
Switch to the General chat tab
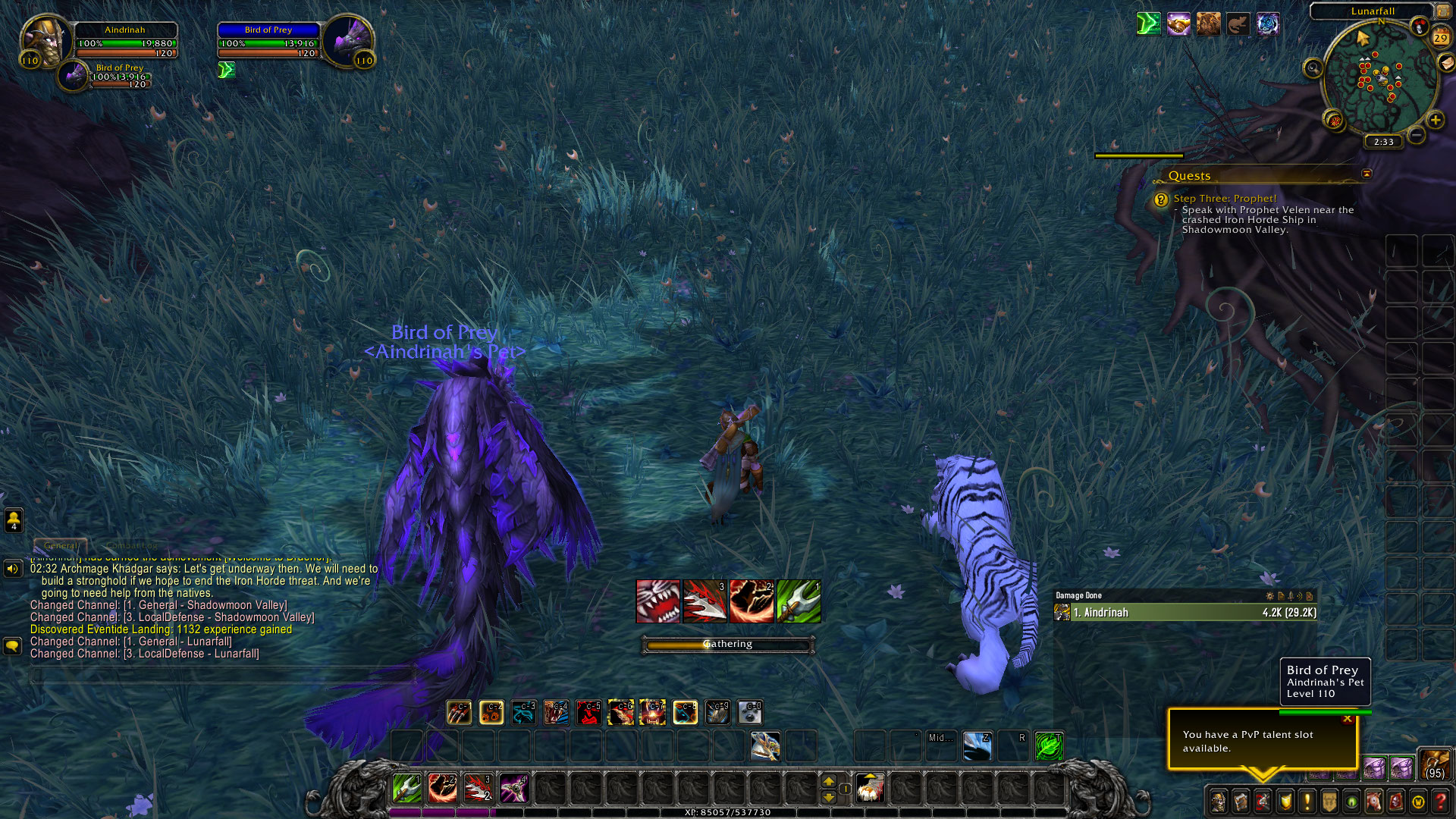tap(61, 545)
